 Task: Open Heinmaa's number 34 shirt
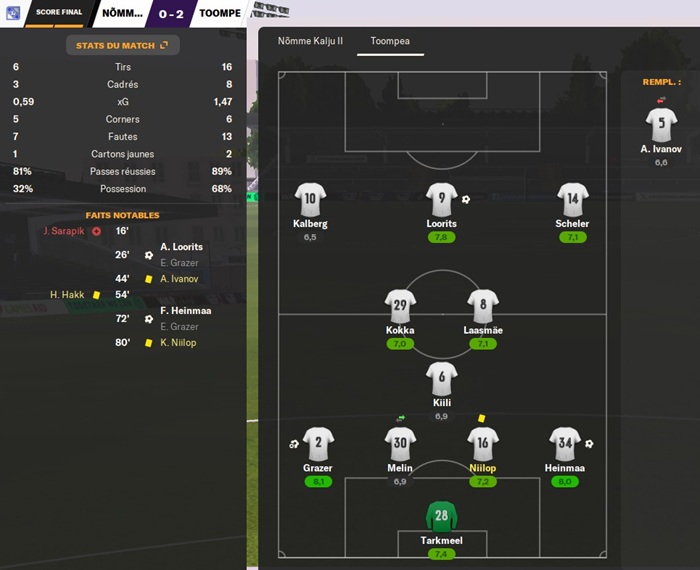(565, 443)
